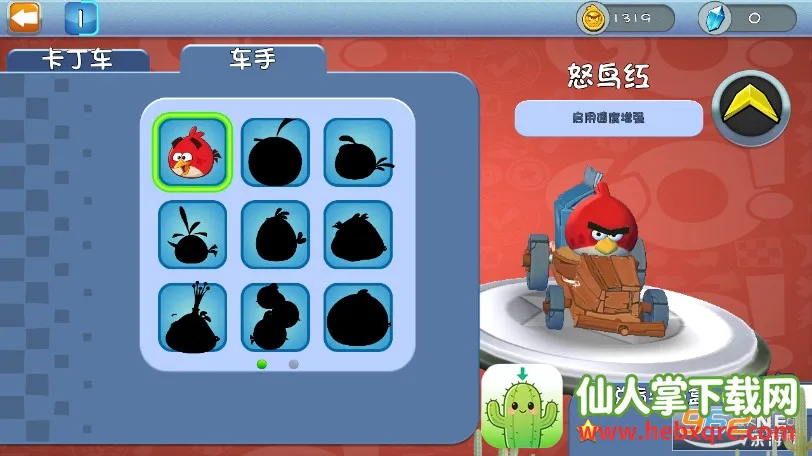Image resolution: width=812 pixels, height=456 pixels.
Task: Go back using the orange arrow button
Action: click(x=24, y=17)
